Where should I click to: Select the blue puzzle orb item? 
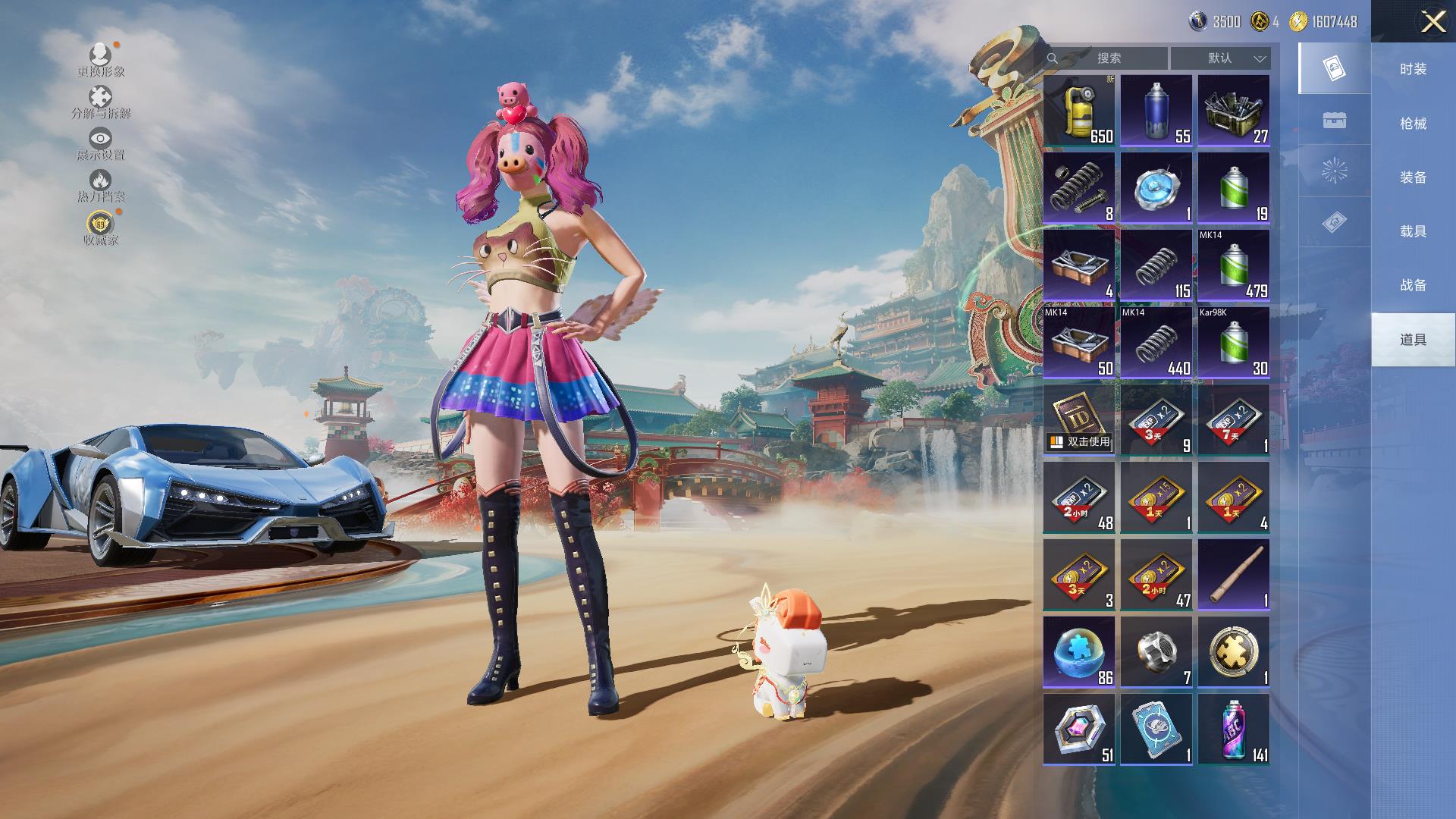point(1079,651)
